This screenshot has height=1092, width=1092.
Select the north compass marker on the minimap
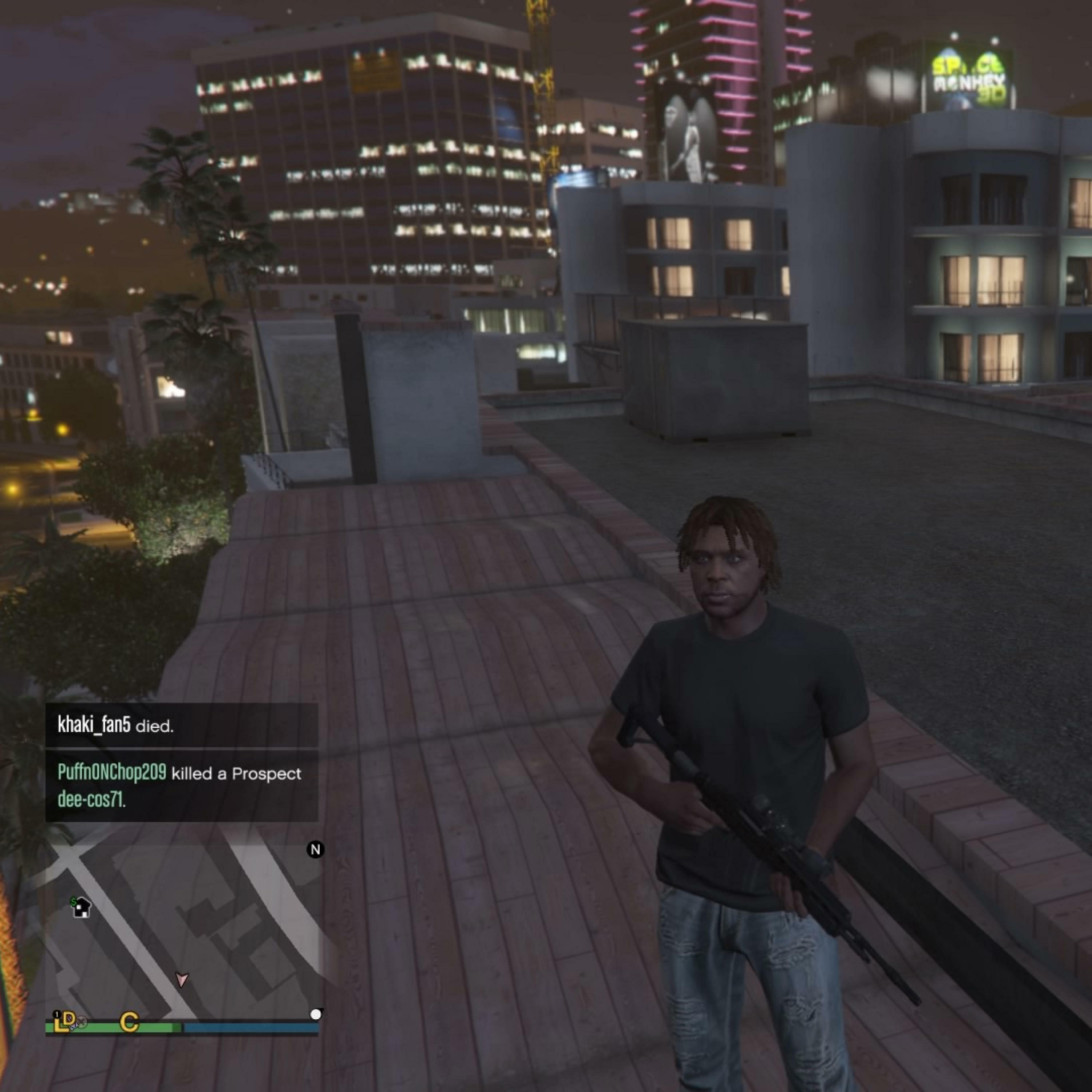(x=315, y=850)
